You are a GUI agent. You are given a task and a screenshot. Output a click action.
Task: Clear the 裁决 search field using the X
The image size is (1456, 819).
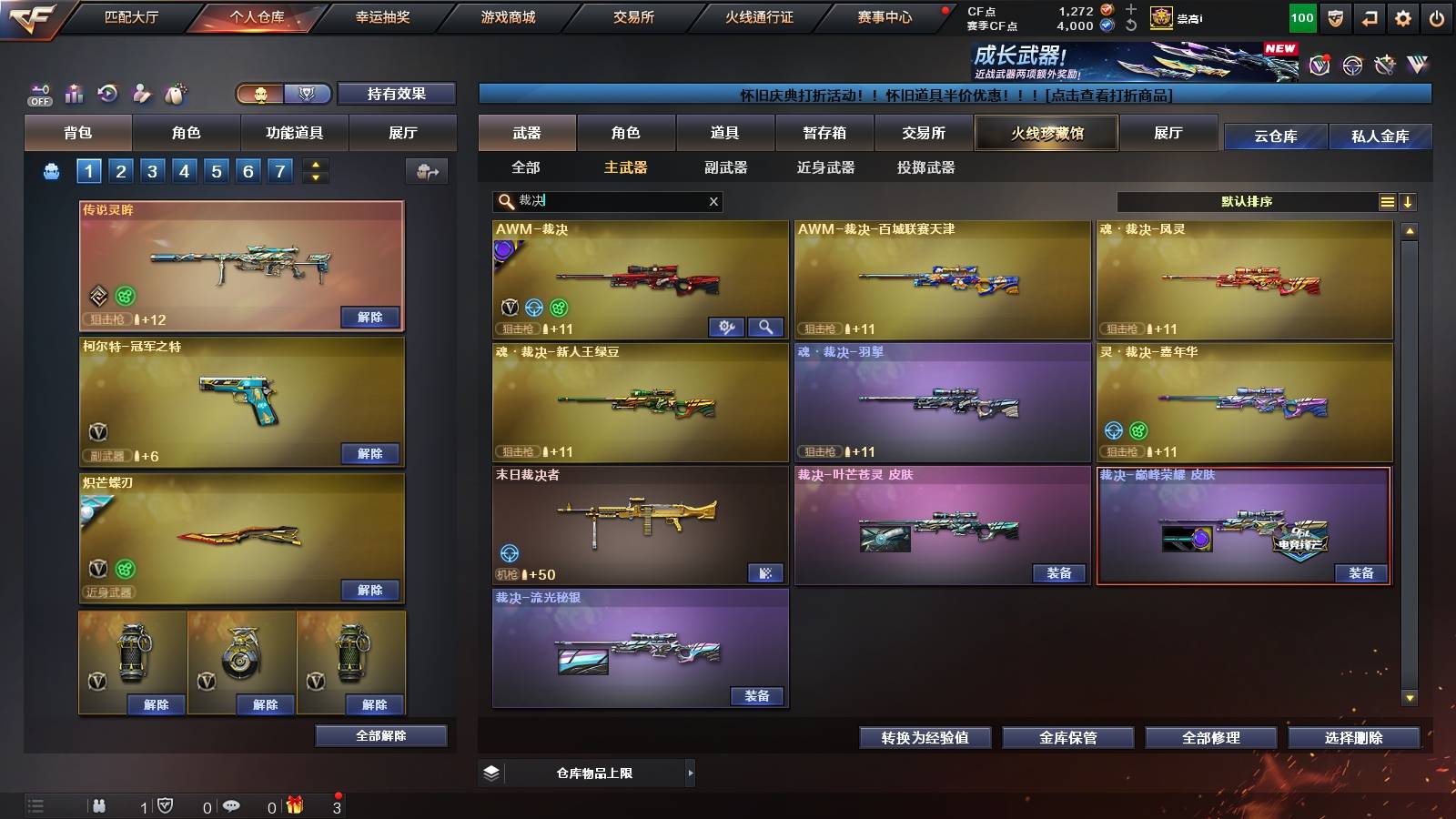(713, 202)
